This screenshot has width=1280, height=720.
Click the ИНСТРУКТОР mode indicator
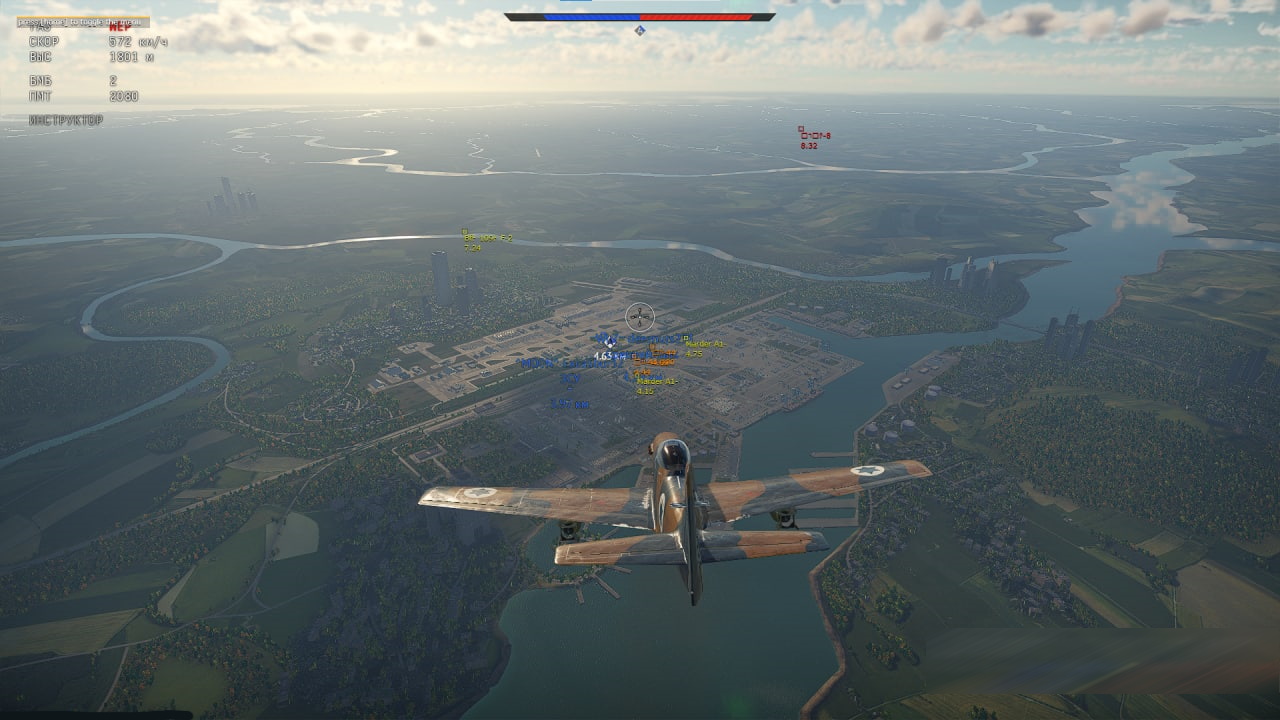[x=65, y=118]
